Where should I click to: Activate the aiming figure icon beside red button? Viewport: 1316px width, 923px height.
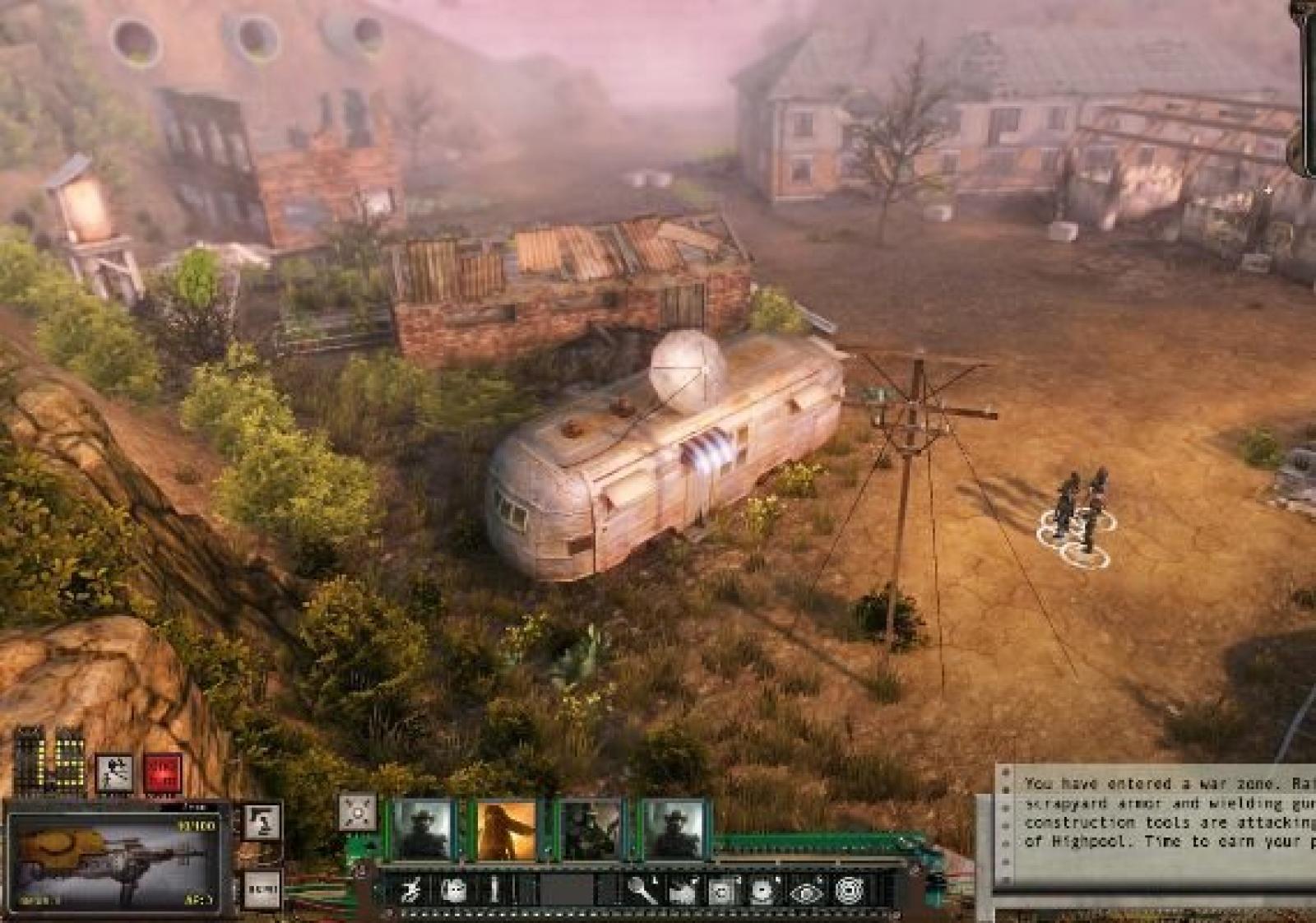pos(114,772)
